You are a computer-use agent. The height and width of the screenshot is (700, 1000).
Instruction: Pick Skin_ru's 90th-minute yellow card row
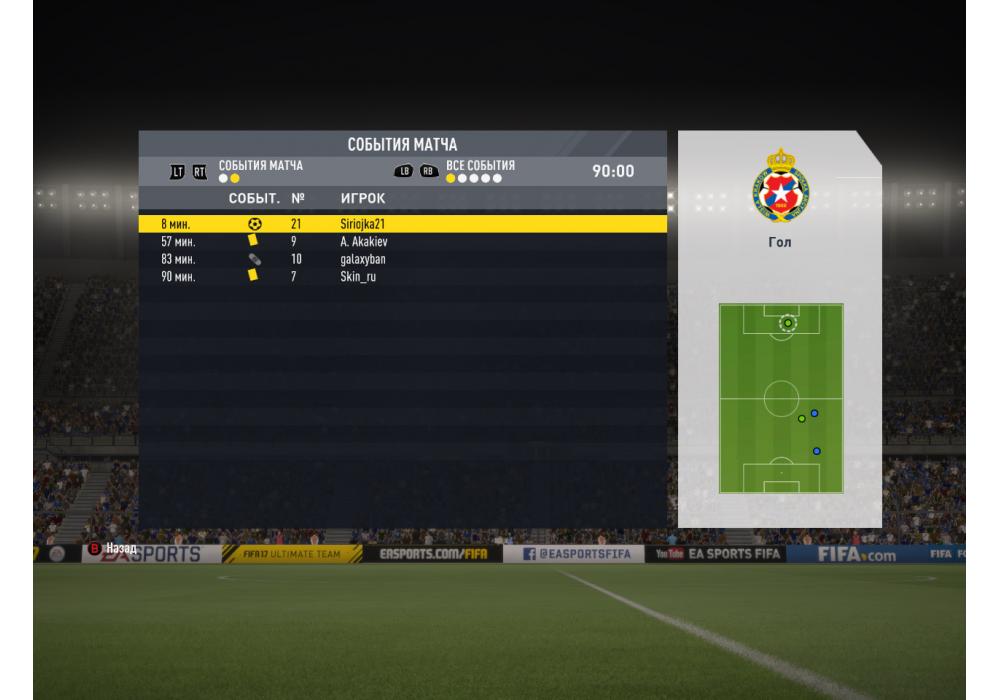(x=400, y=277)
